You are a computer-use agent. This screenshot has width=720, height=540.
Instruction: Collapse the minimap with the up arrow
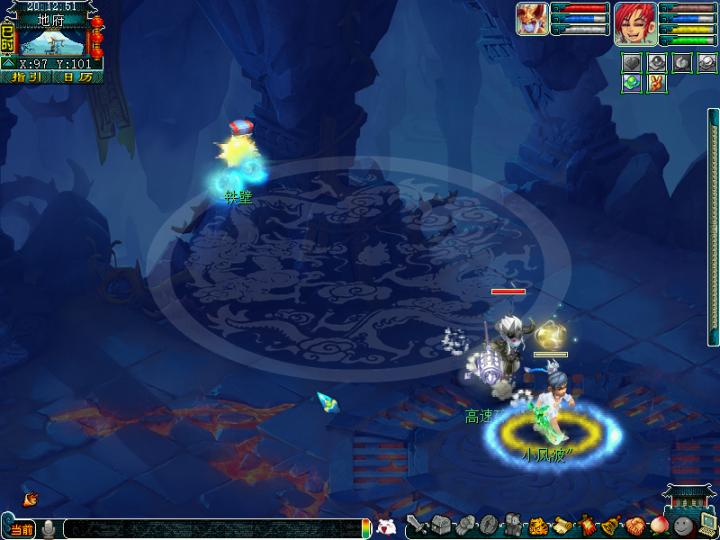pos(8,63)
